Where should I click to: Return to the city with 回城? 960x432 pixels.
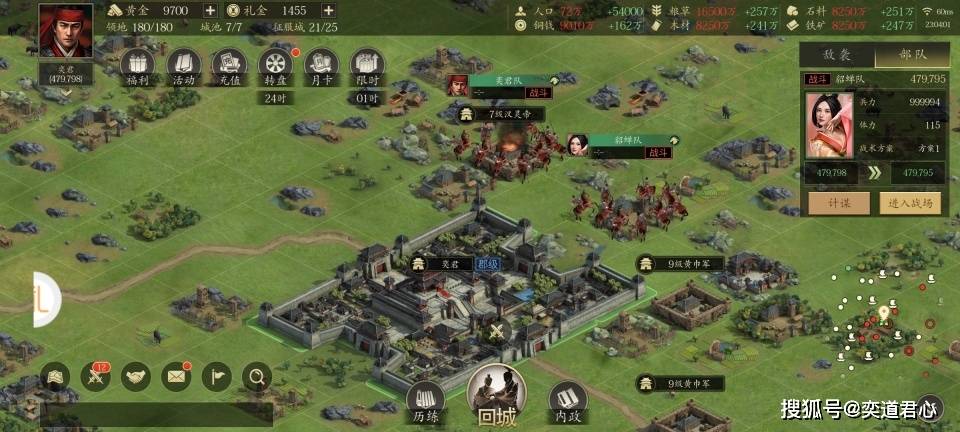point(496,394)
